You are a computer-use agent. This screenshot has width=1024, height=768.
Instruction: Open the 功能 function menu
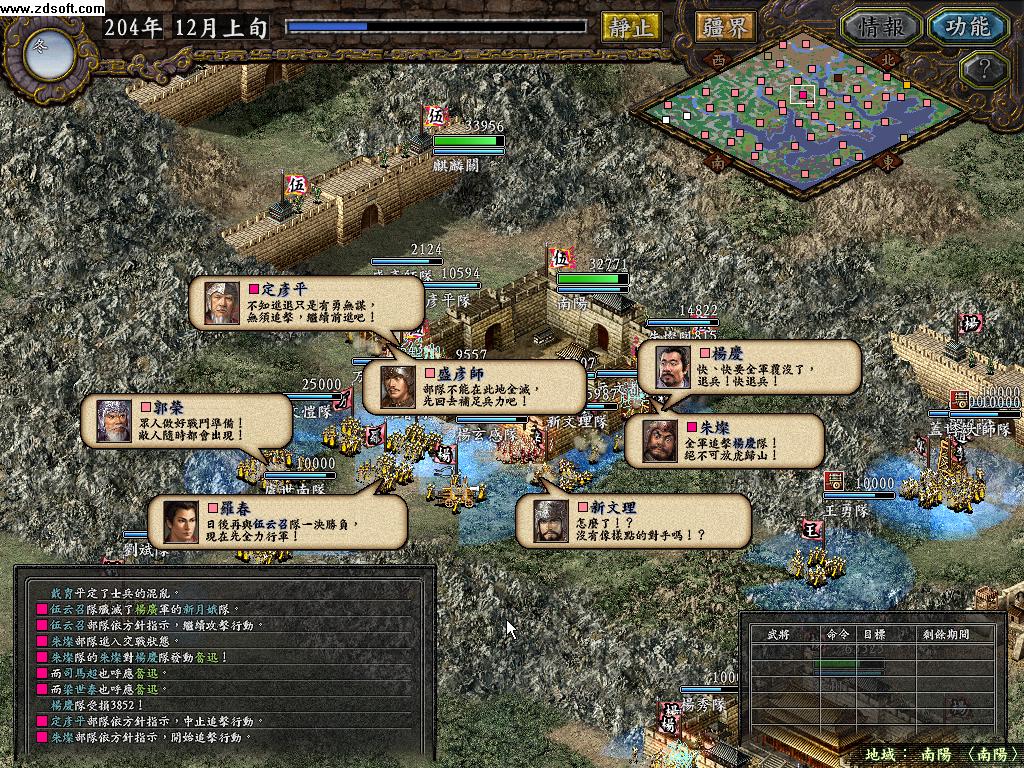point(967,27)
